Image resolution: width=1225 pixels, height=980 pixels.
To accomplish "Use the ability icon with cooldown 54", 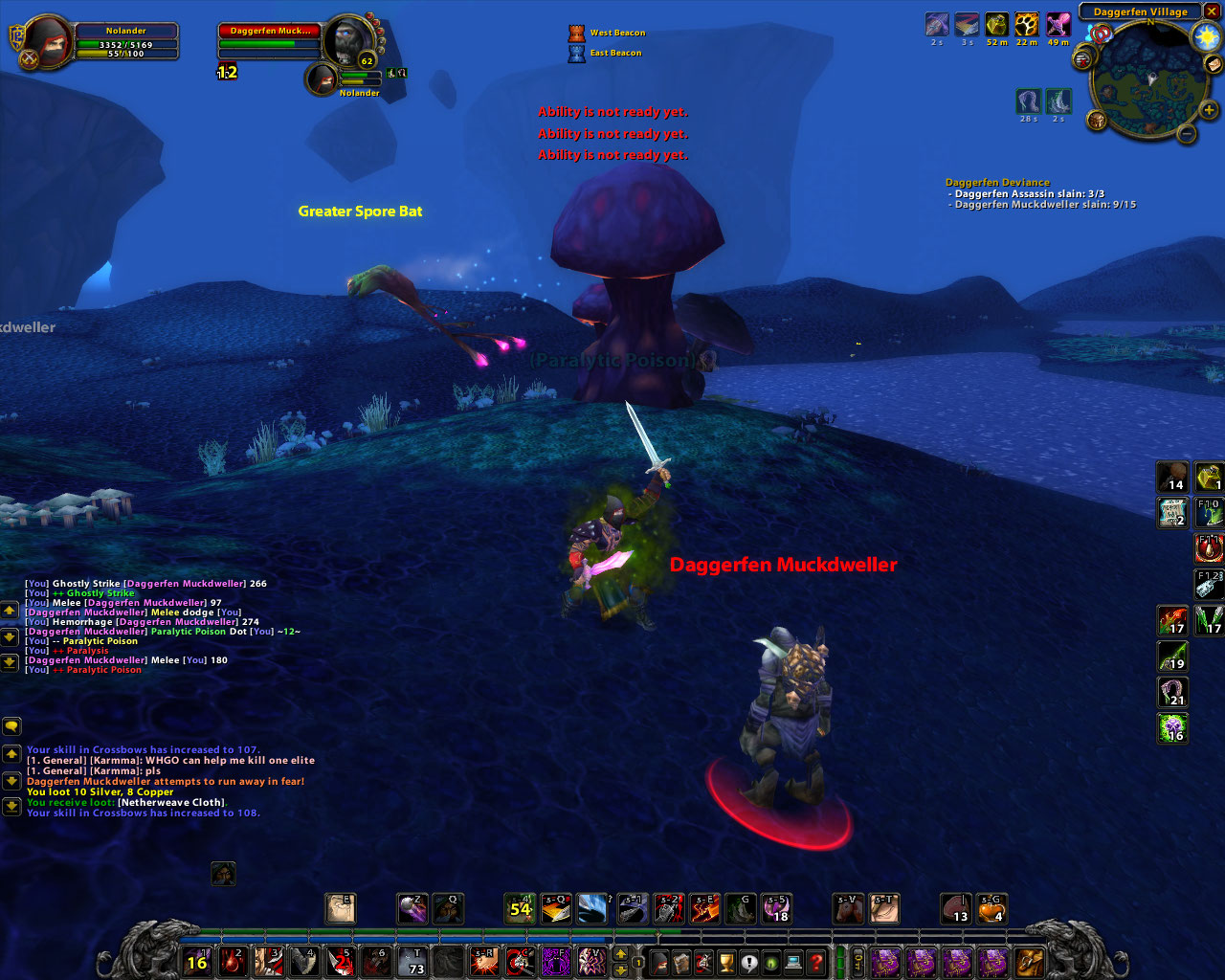I will click(520, 907).
